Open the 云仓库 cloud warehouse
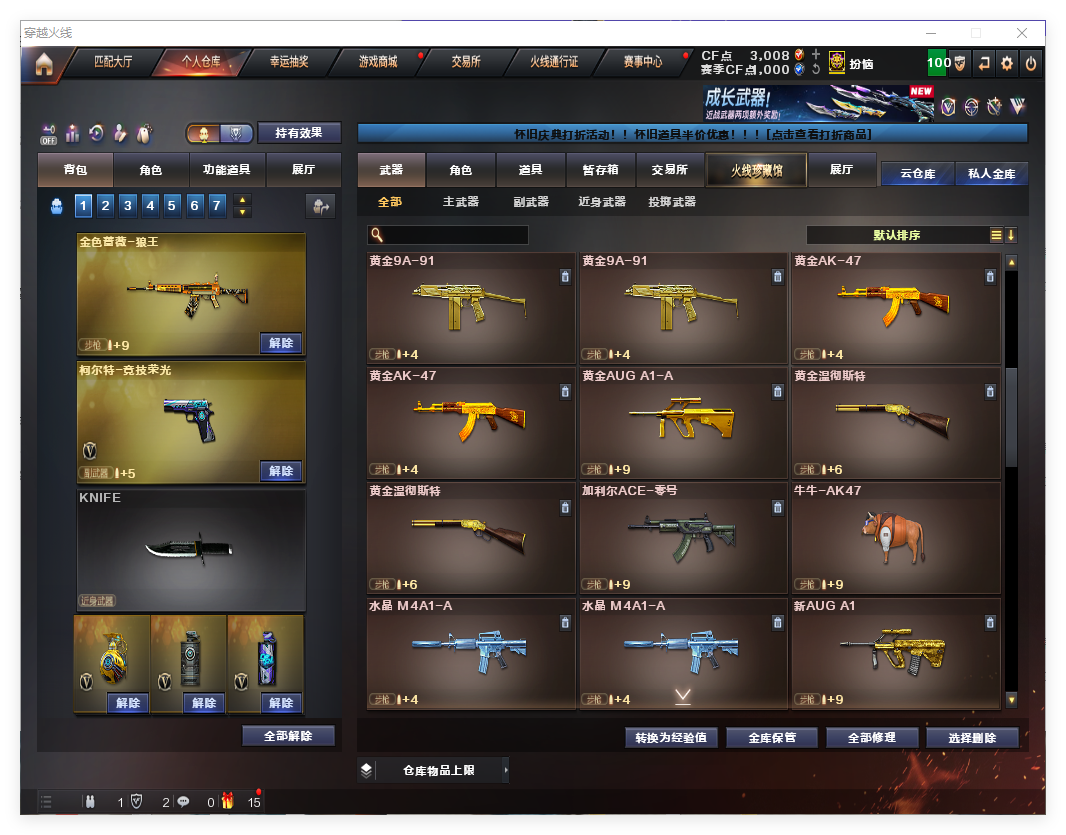This screenshot has height=835, width=1066. point(917,174)
